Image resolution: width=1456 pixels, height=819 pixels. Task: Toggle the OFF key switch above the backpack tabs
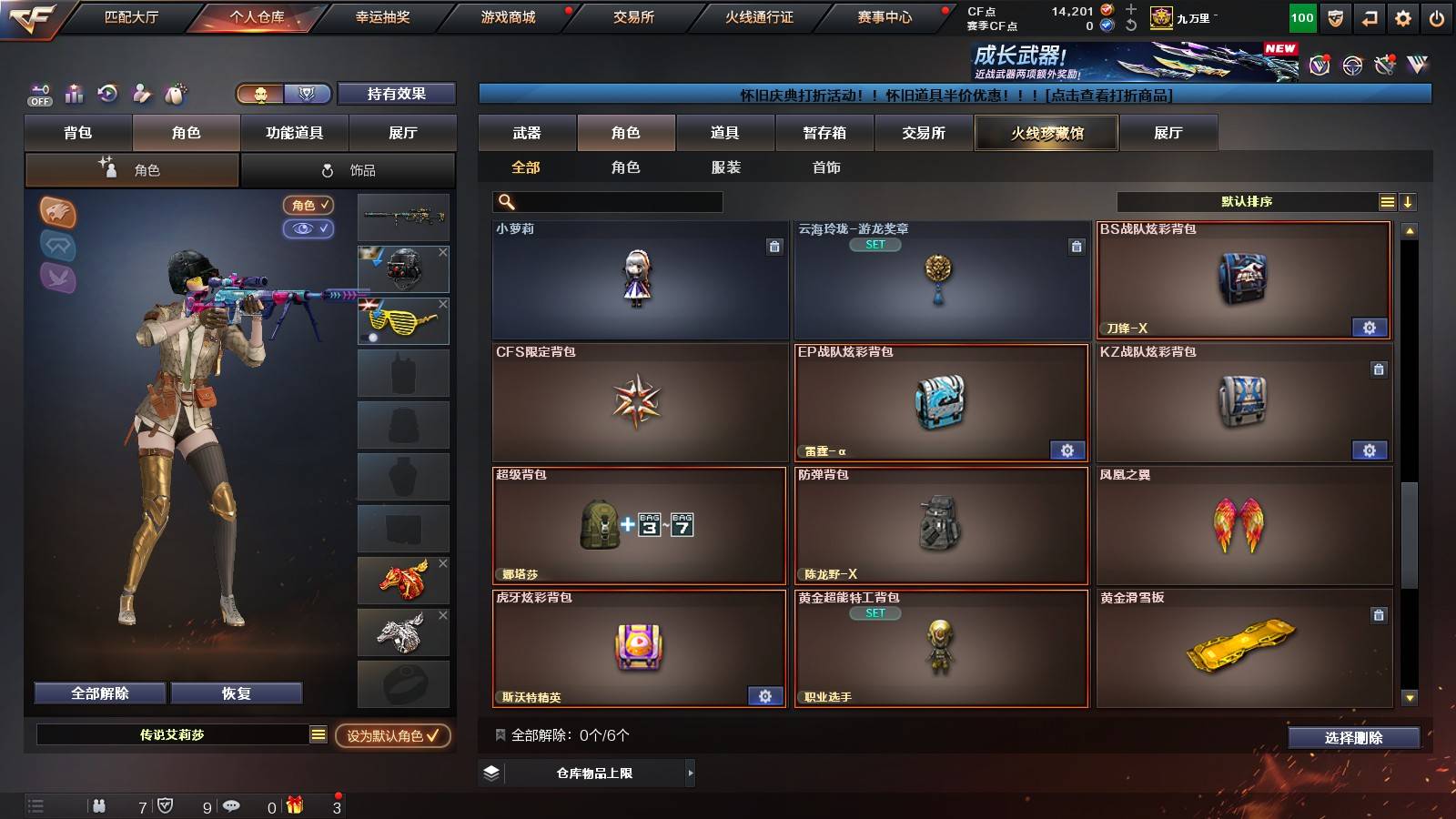coord(38,94)
